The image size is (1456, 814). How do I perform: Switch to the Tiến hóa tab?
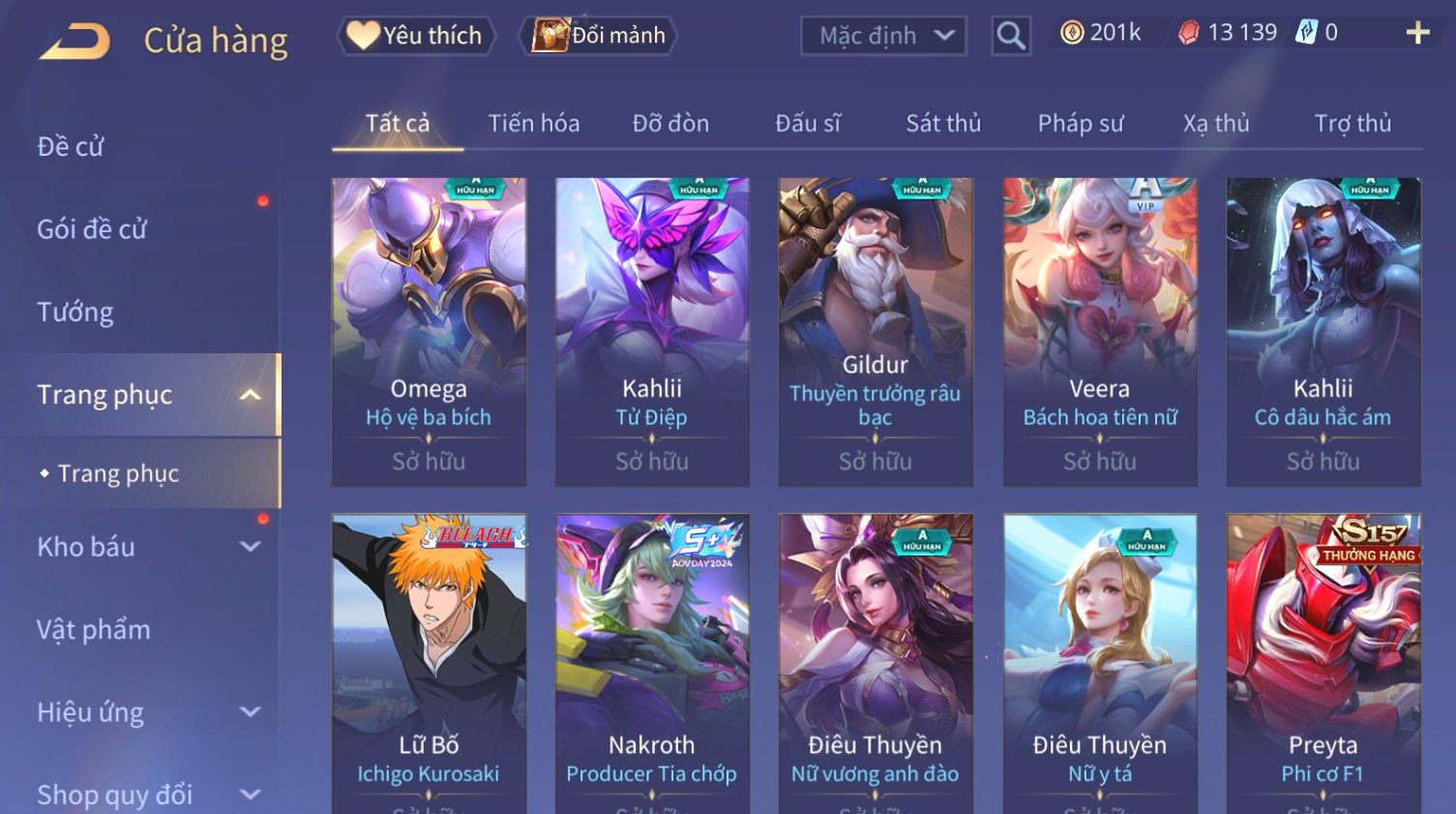(533, 124)
